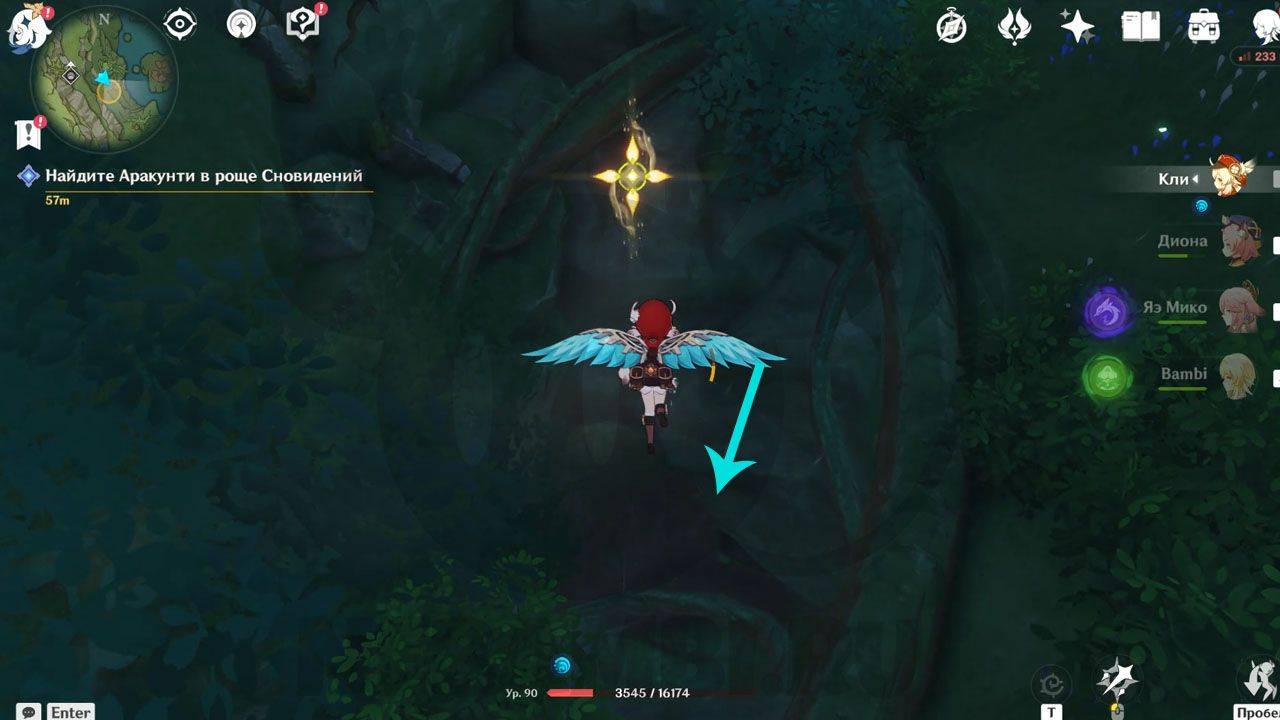Open the compass-shaped icon in the top bar

click(x=951, y=26)
